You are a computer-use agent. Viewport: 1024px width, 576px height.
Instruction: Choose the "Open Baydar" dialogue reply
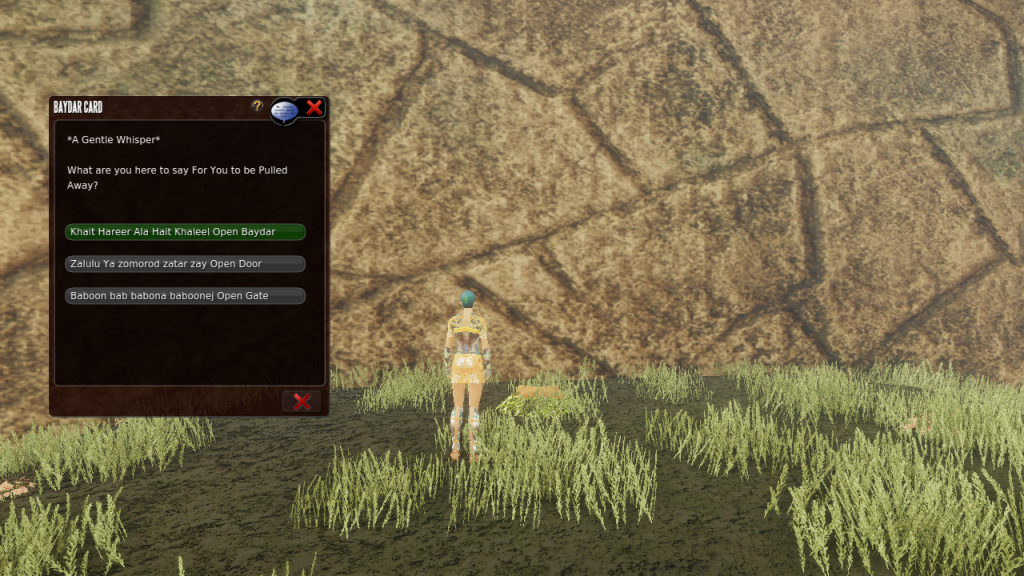(185, 232)
